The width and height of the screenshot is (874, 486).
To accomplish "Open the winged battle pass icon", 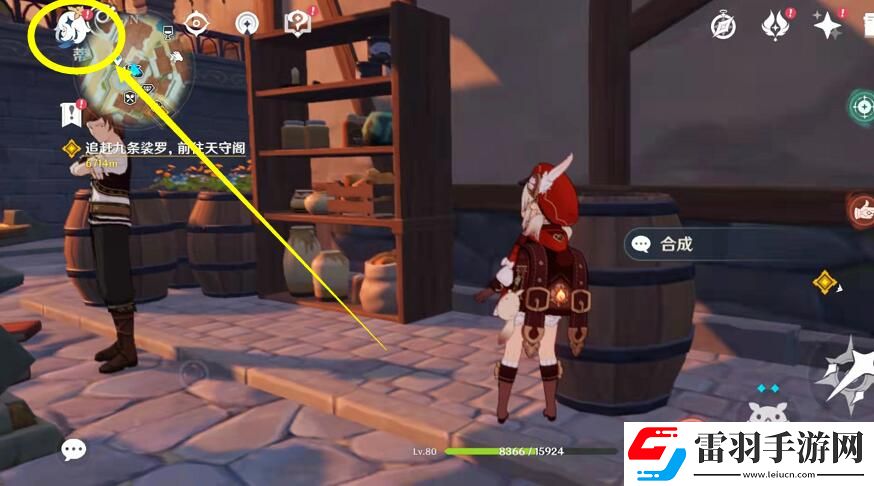I will coord(775,25).
